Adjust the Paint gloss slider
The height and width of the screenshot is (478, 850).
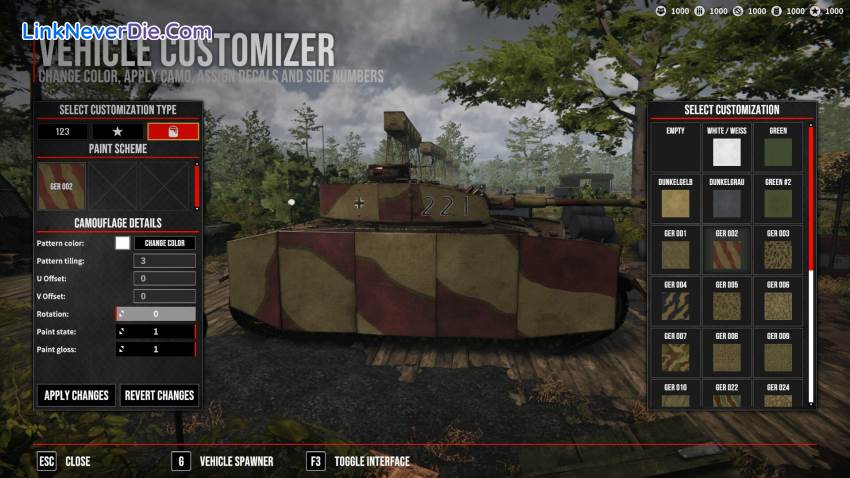pos(156,349)
